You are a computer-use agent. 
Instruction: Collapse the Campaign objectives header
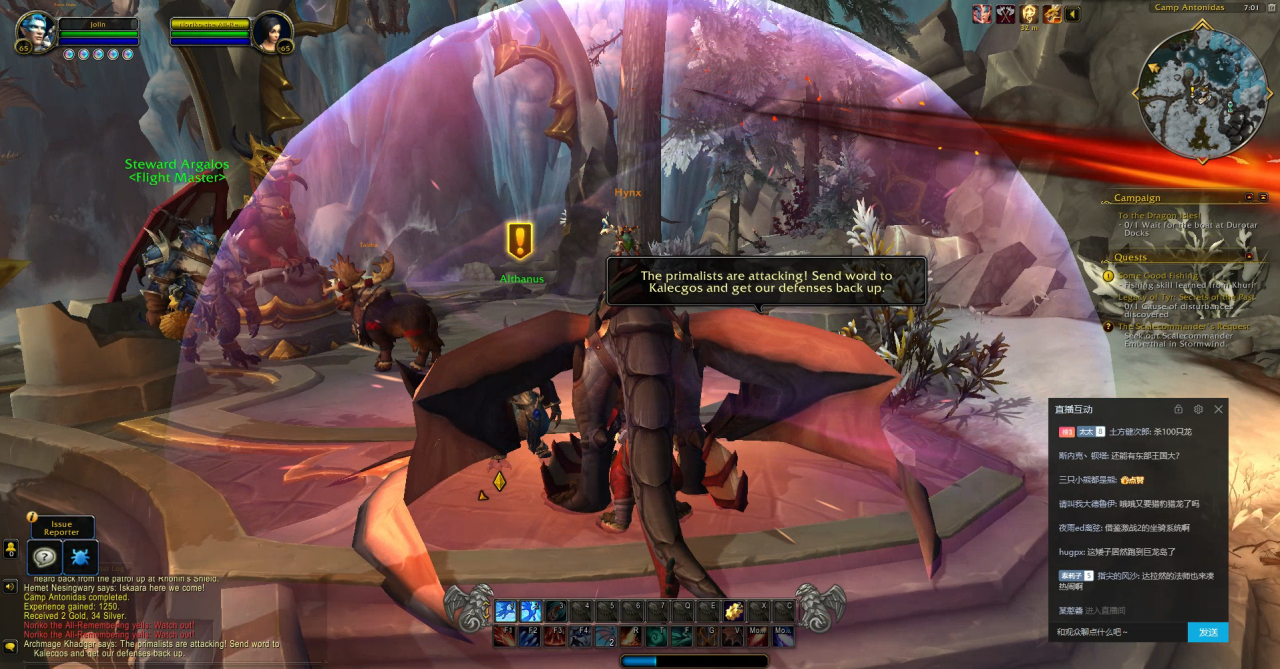point(1249,197)
